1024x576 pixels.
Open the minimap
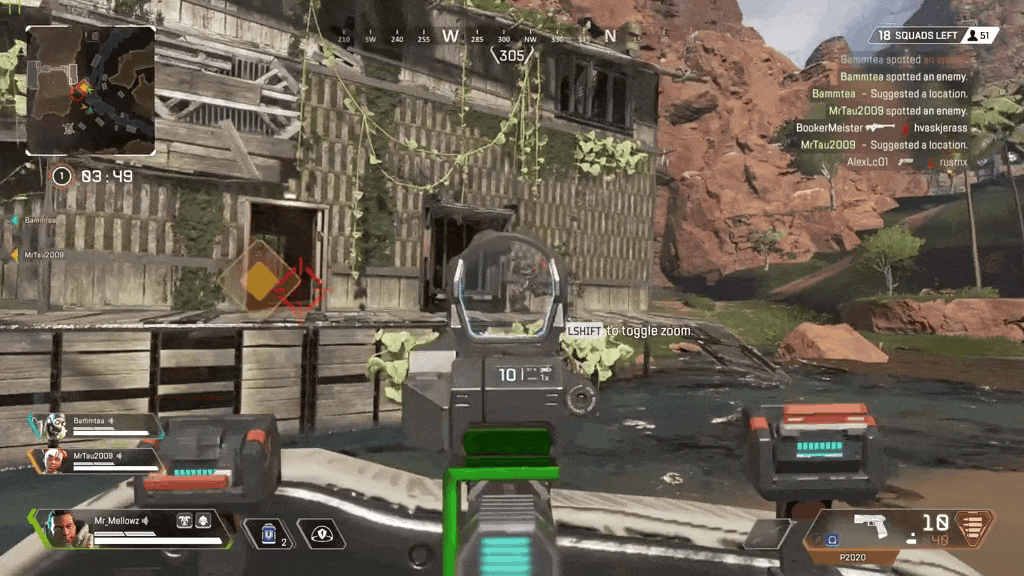coord(90,90)
